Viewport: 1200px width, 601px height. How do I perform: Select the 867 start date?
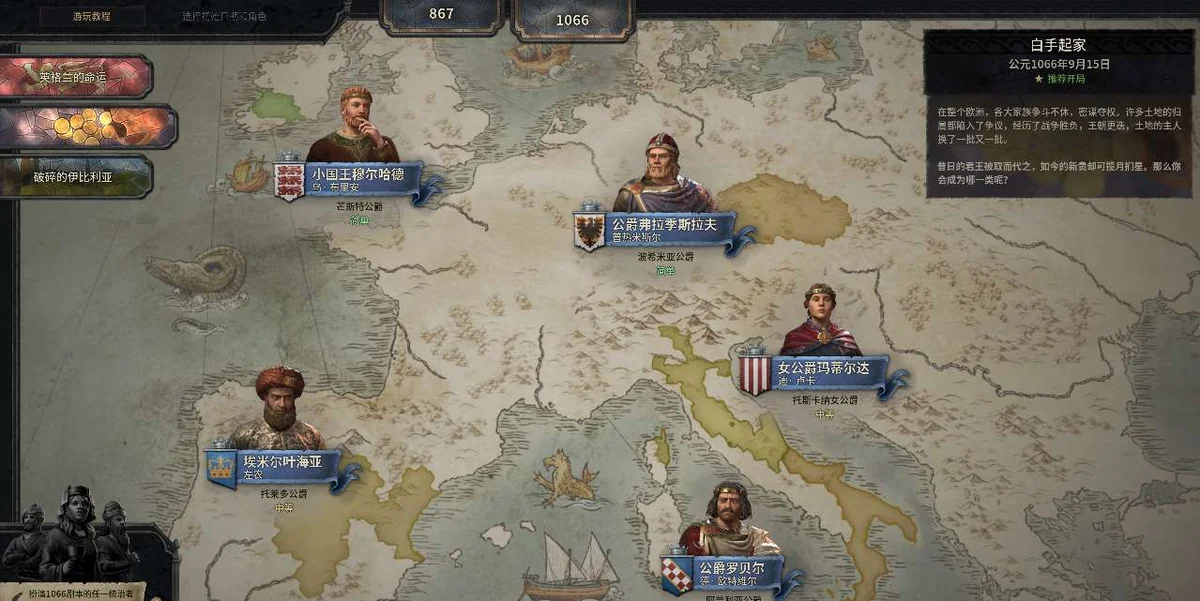tap(441, 15)
